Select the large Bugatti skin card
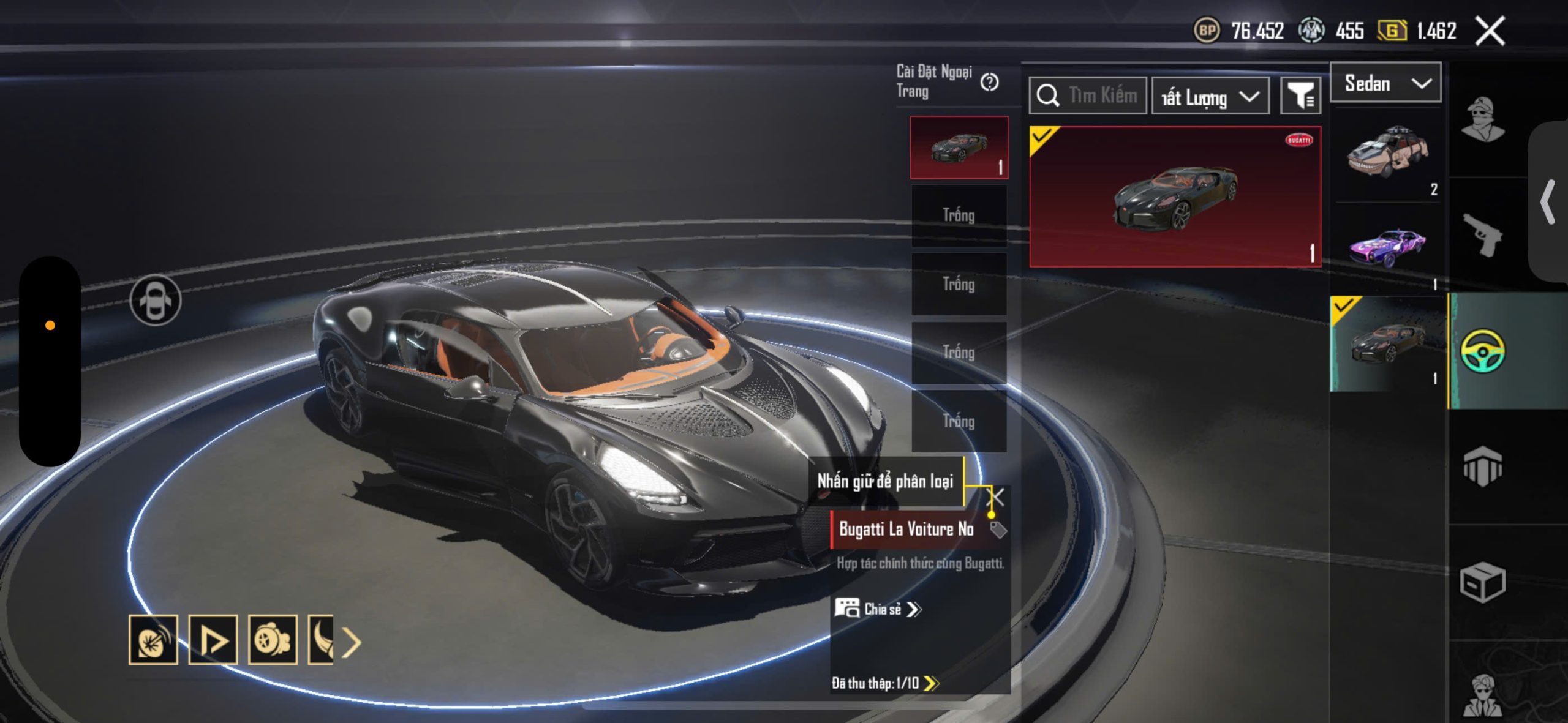Screen dimensions: 1568x723 point(1175,197)
